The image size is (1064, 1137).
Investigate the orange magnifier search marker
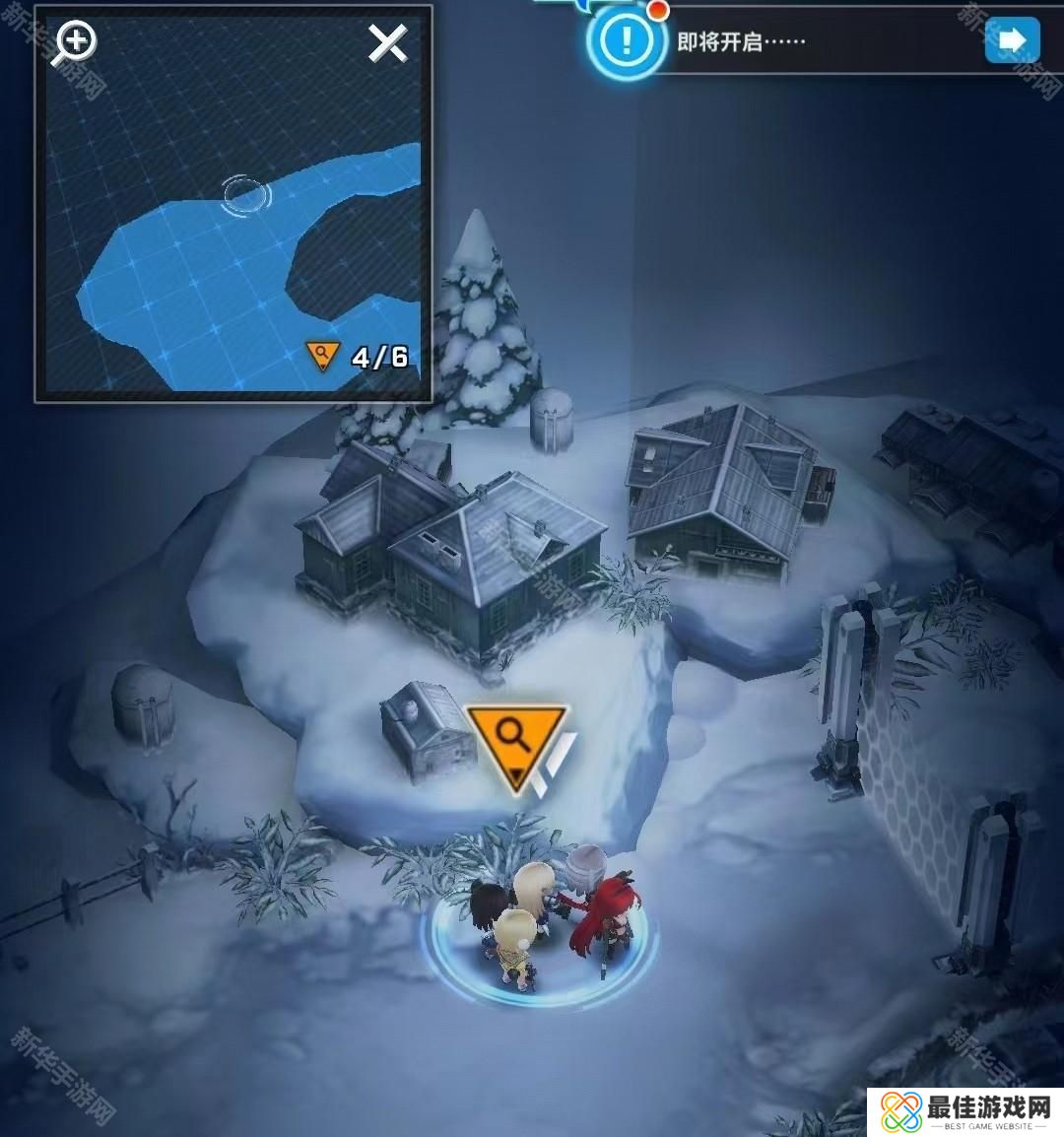[514, 741]
